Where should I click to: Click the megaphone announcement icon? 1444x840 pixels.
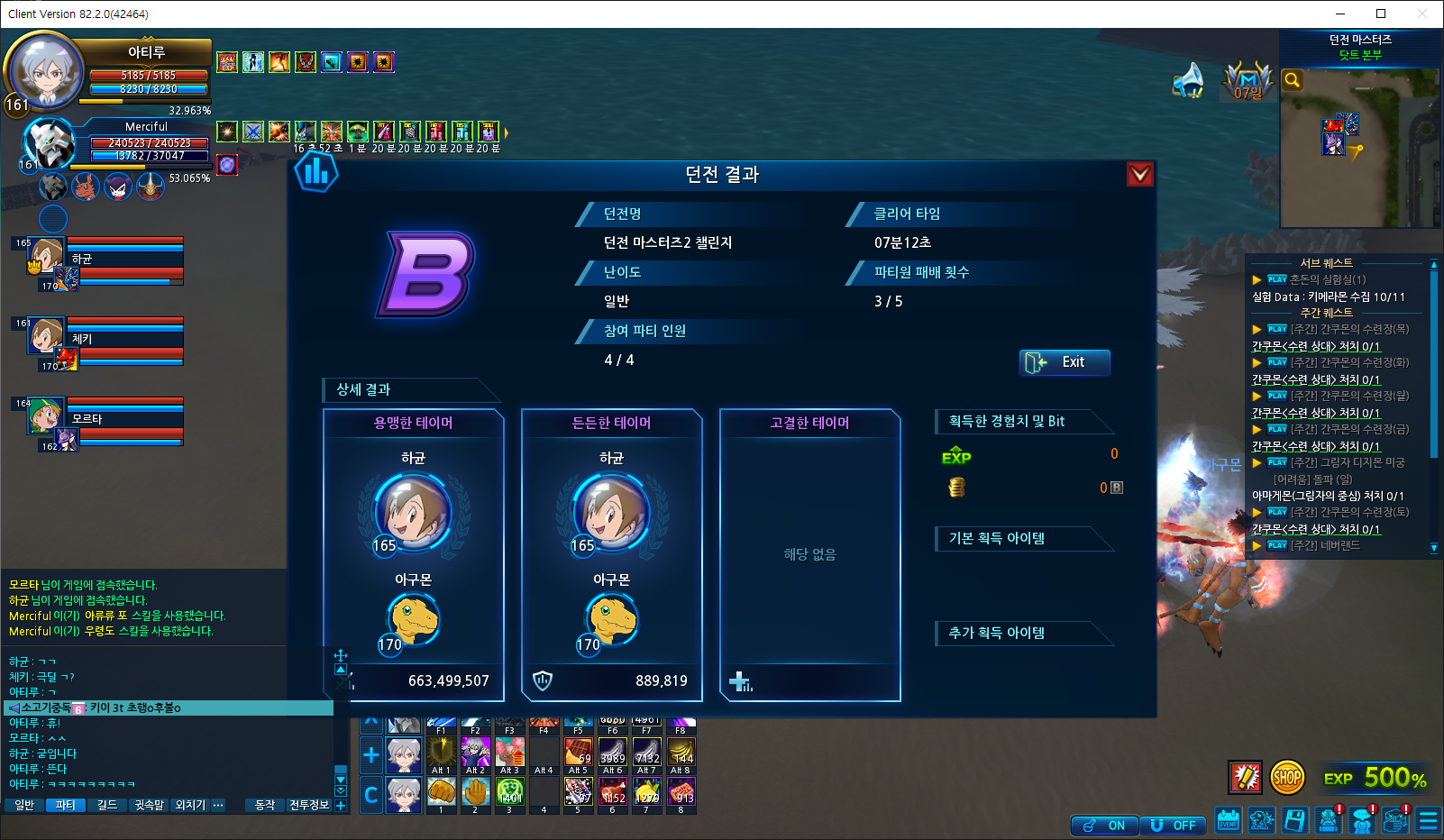1189,81
